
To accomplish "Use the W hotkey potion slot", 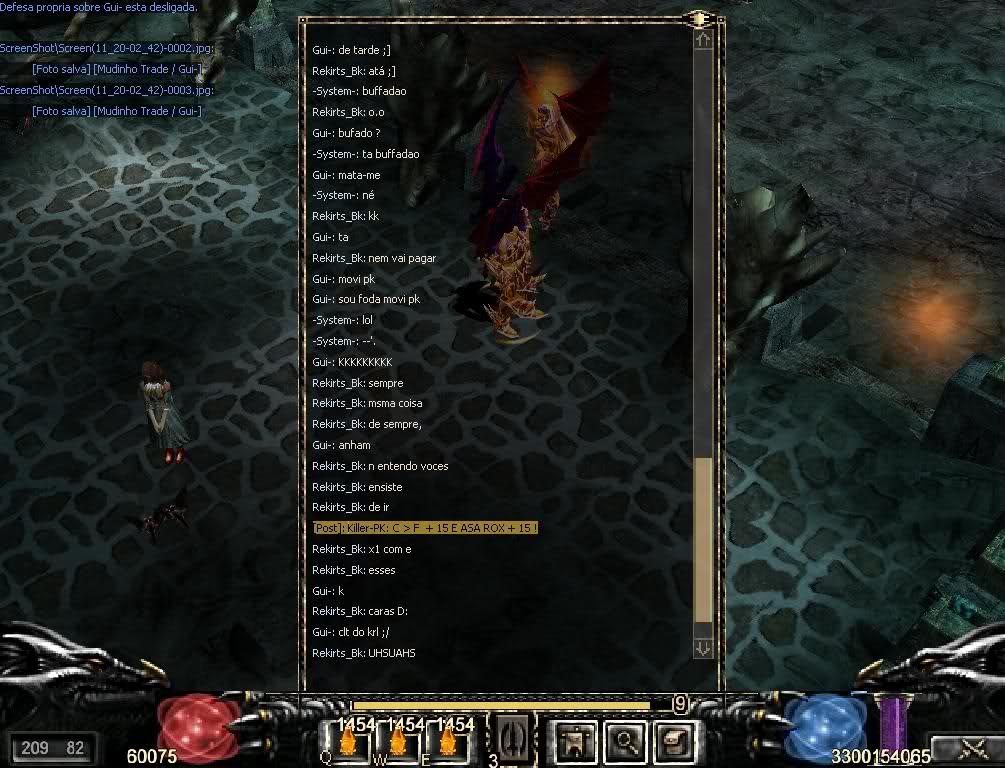I will [397, 741].
